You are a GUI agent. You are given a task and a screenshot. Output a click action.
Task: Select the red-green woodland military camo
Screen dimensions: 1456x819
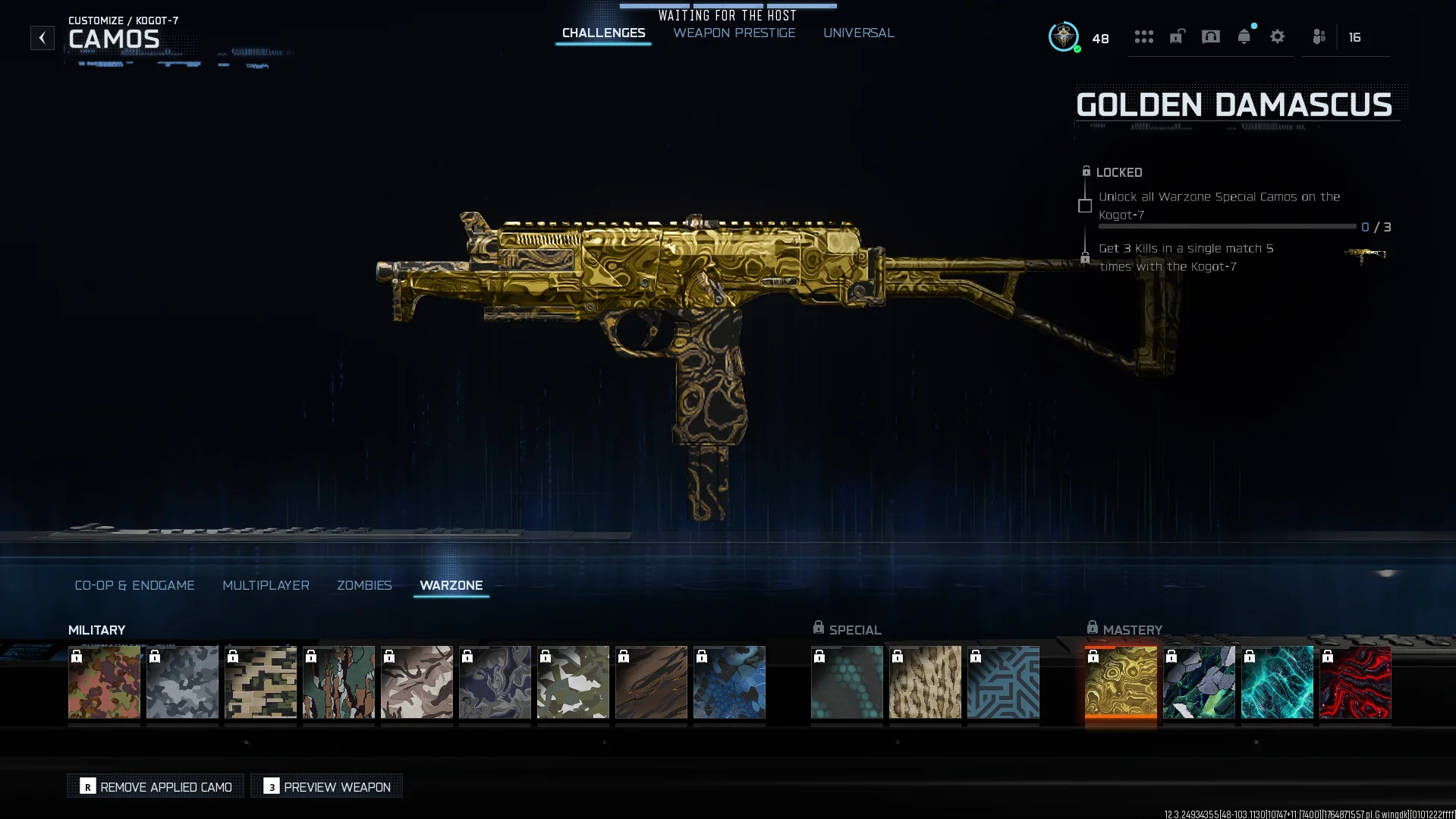[x=104, y=682]
